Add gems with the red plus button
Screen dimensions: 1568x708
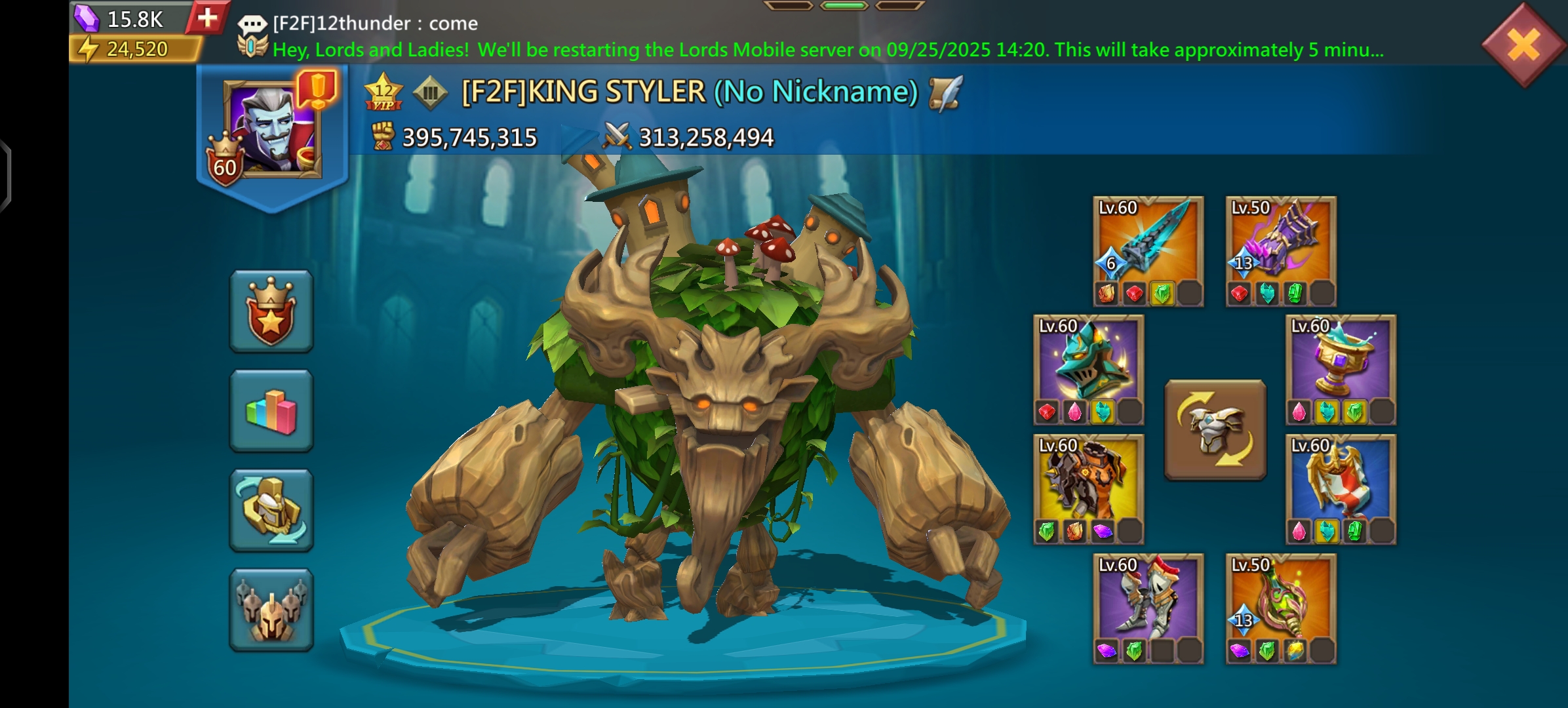click(207, 18)
